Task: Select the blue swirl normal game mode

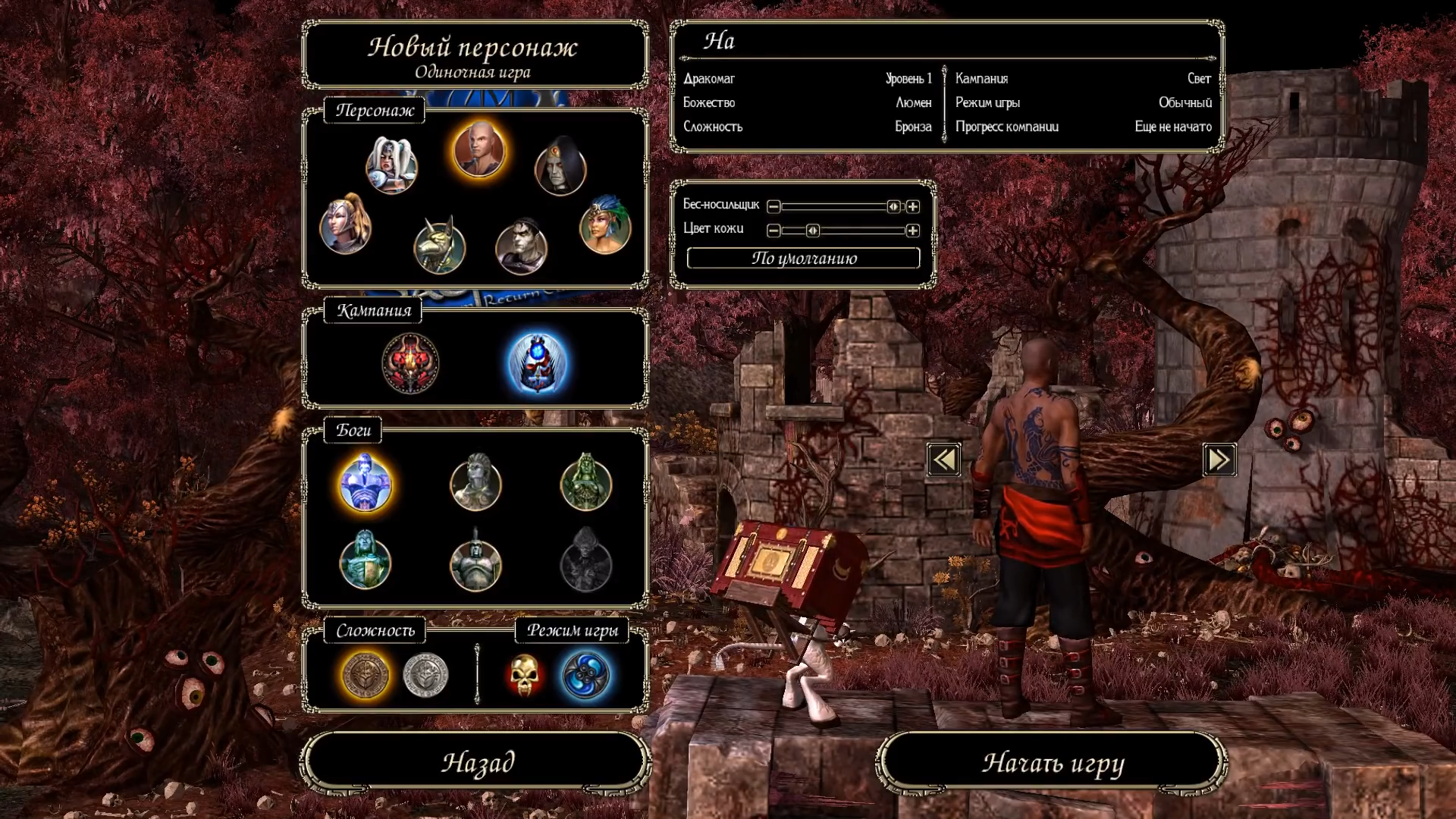Action: [x=585, y=675]
